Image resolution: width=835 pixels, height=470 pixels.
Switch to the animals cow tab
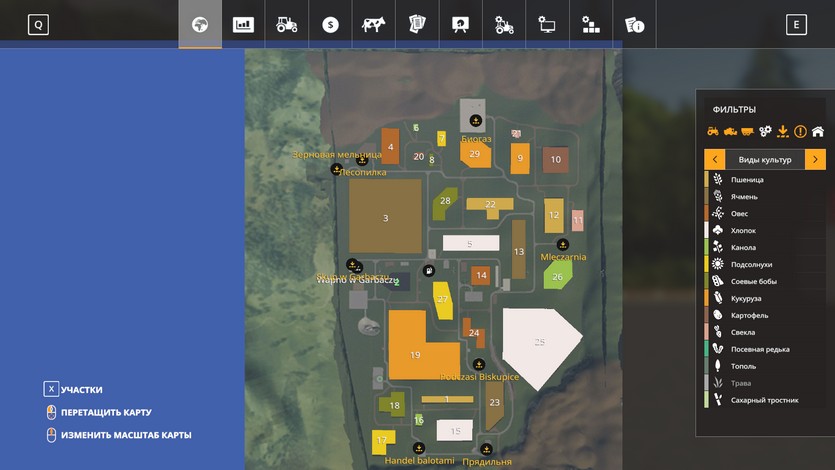374,25
